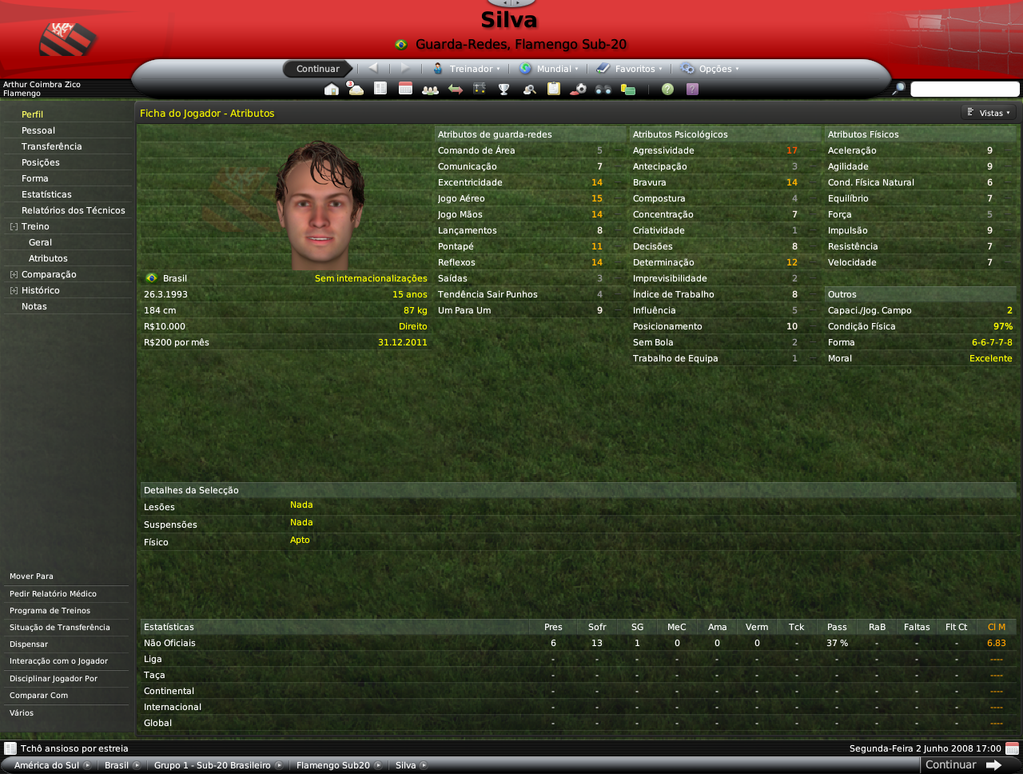Choose Pedir Relatório Médico
The image size is (1023, 774).
pyautogui.click(x=53, y=593)
